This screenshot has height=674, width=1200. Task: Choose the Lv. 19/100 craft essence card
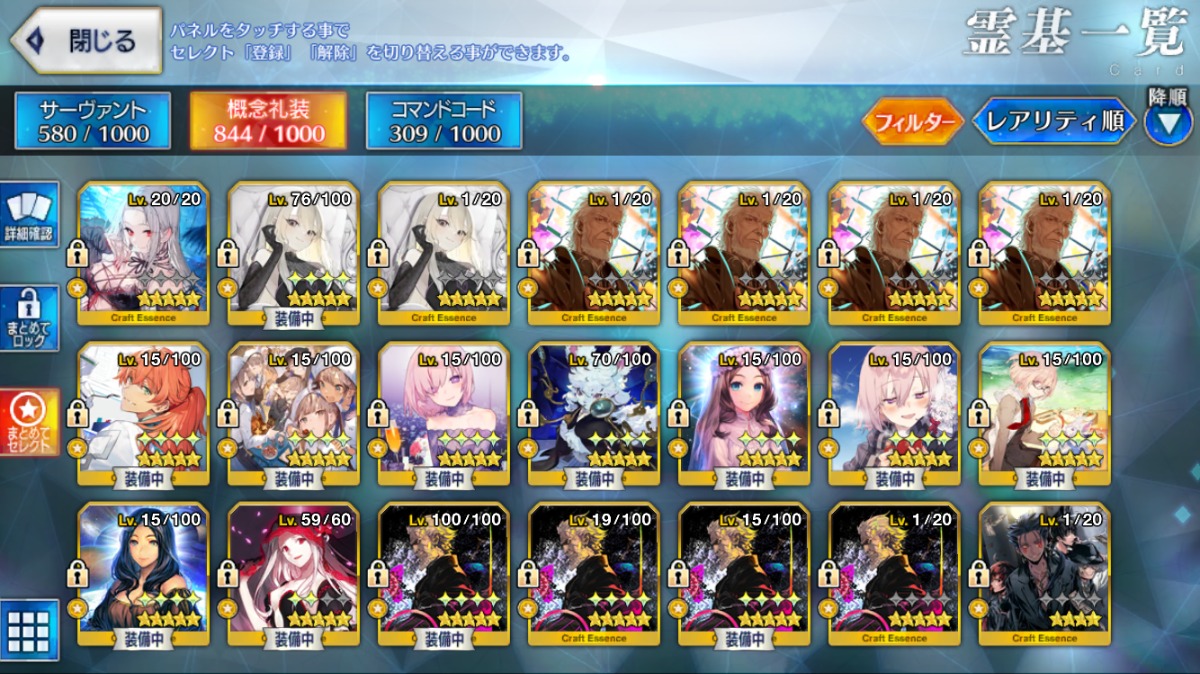pyautogui.click(x=594, y=572)
